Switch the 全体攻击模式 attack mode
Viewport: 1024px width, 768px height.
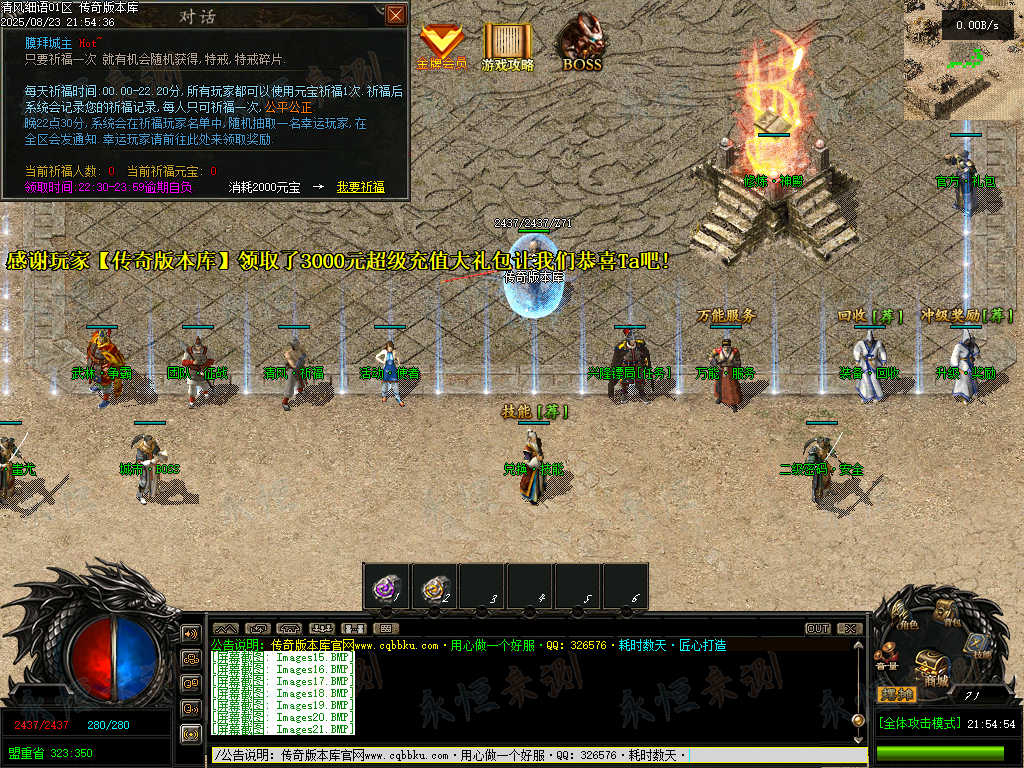pyautogui.click(x=919, y=723)
